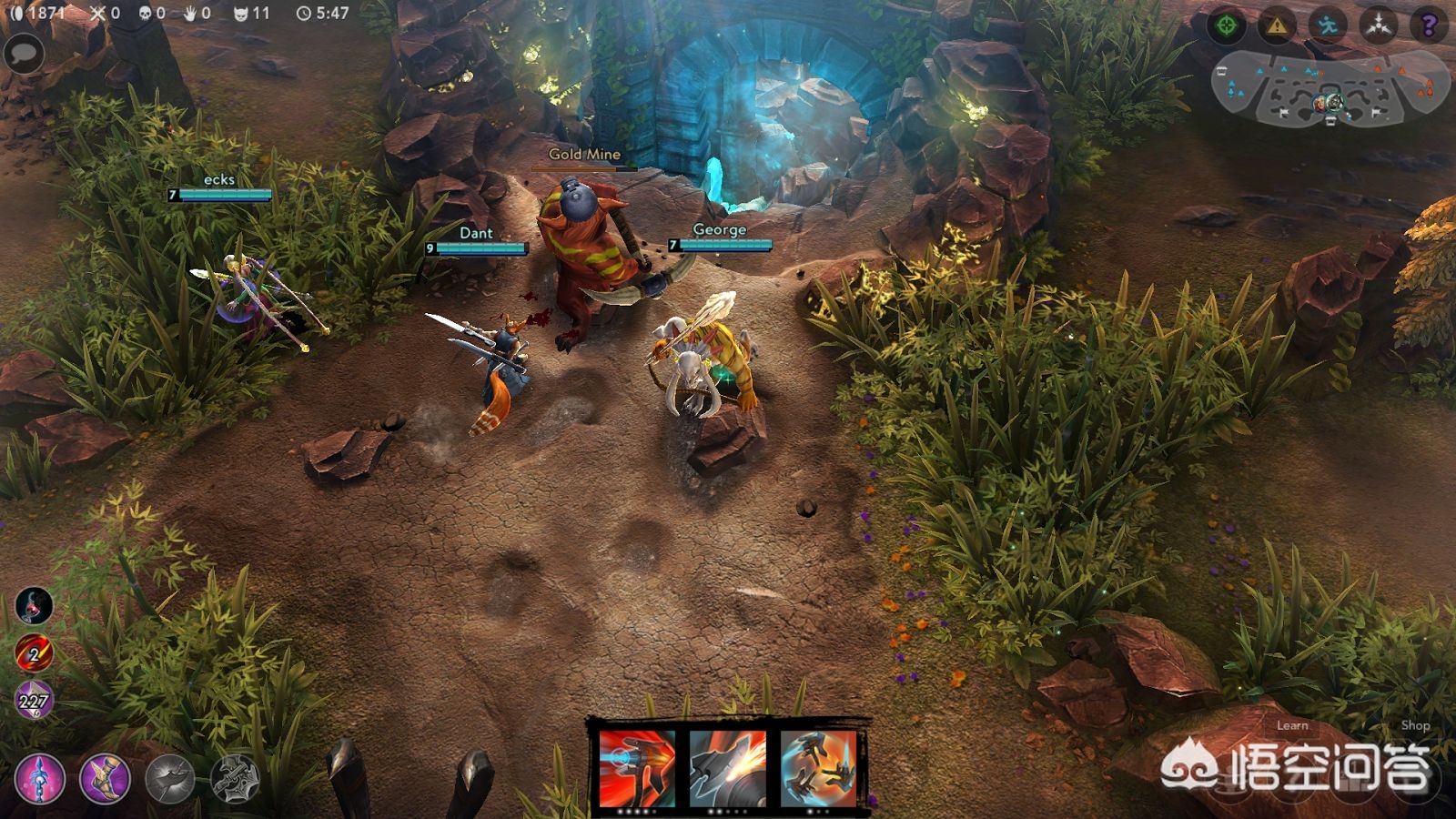Select the pink crystal staff item
Viewport: 1456px width, 819px height.
pos(40,779)
